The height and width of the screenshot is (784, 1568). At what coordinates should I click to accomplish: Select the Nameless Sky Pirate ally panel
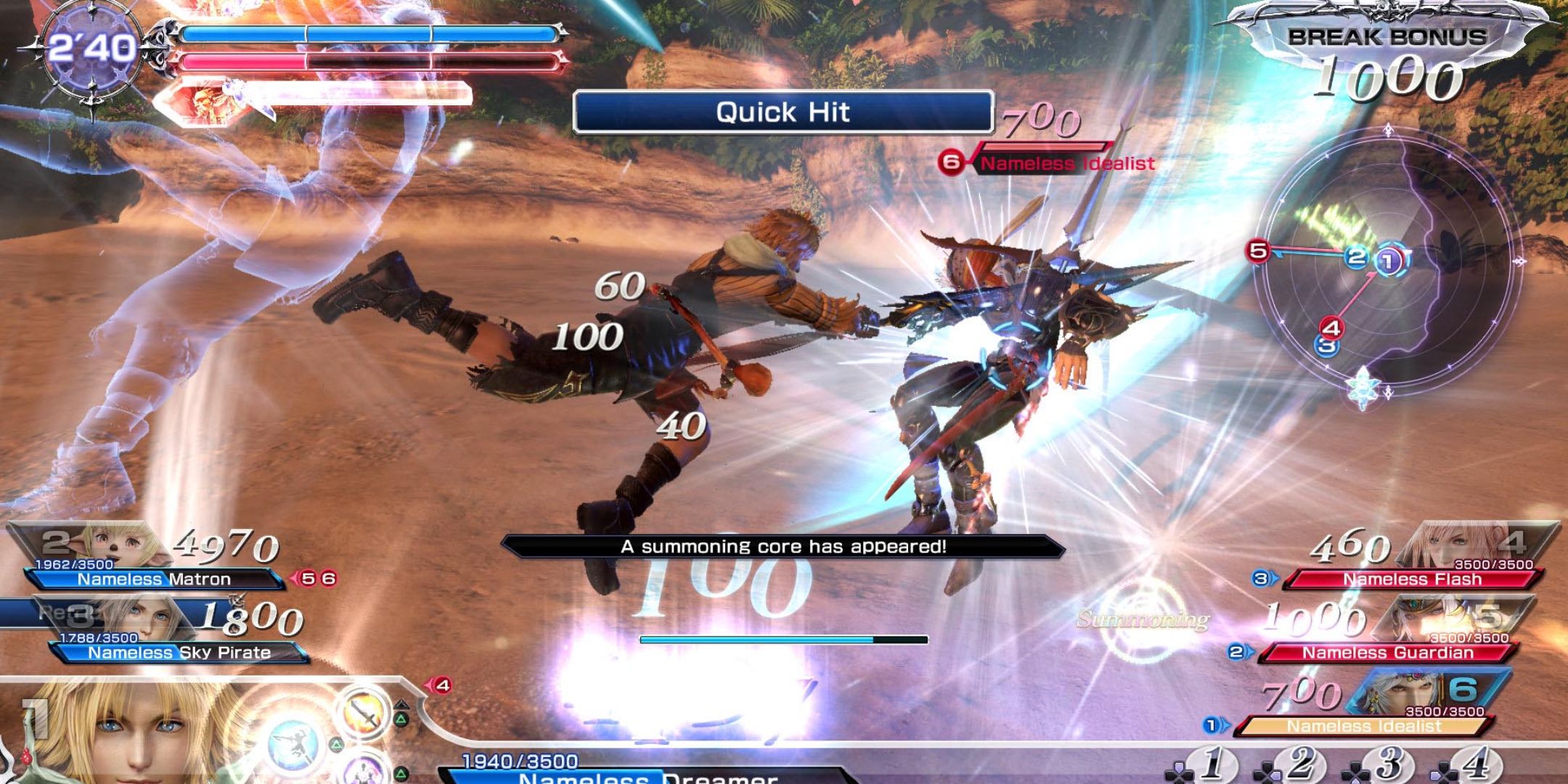pos(179,652)
